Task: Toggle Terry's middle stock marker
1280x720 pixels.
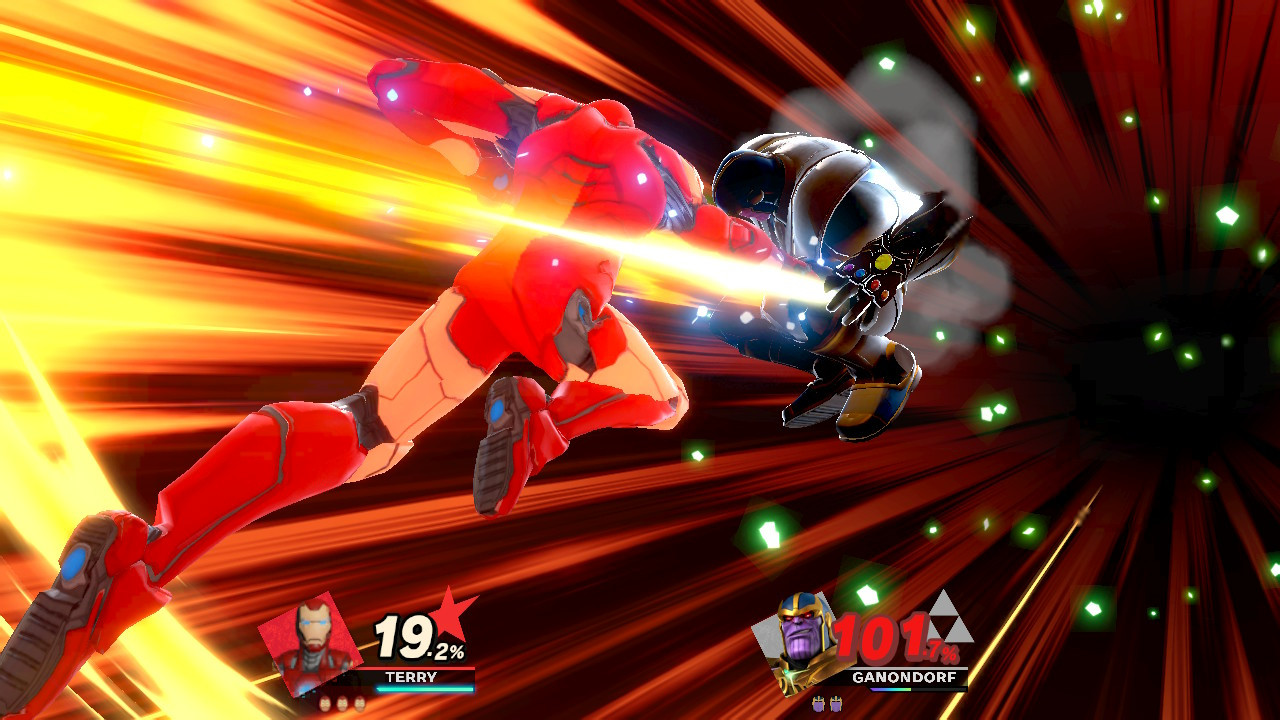Action: (x=342, y=703)
